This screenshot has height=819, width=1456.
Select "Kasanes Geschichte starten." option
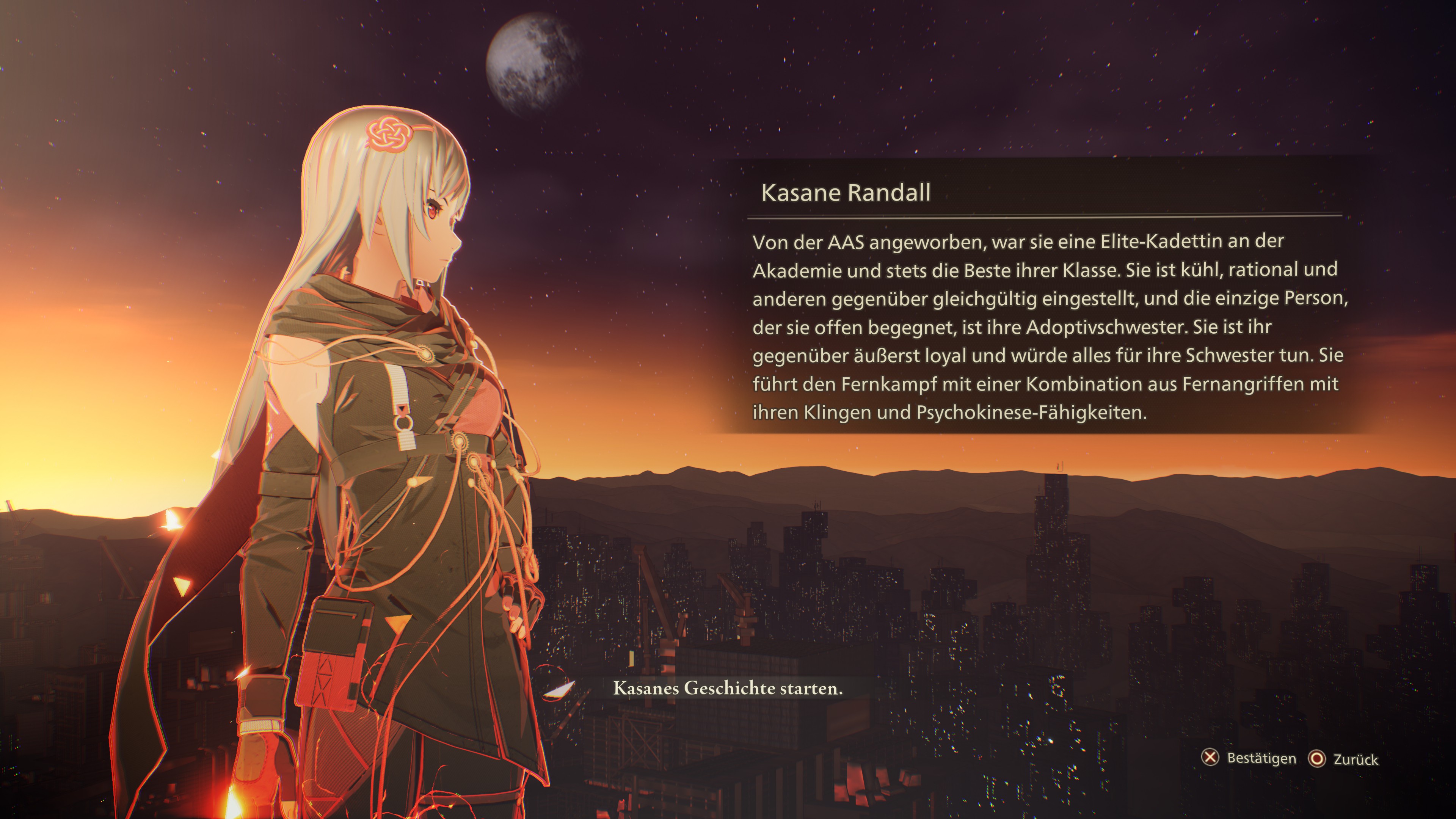pos(728,689)
